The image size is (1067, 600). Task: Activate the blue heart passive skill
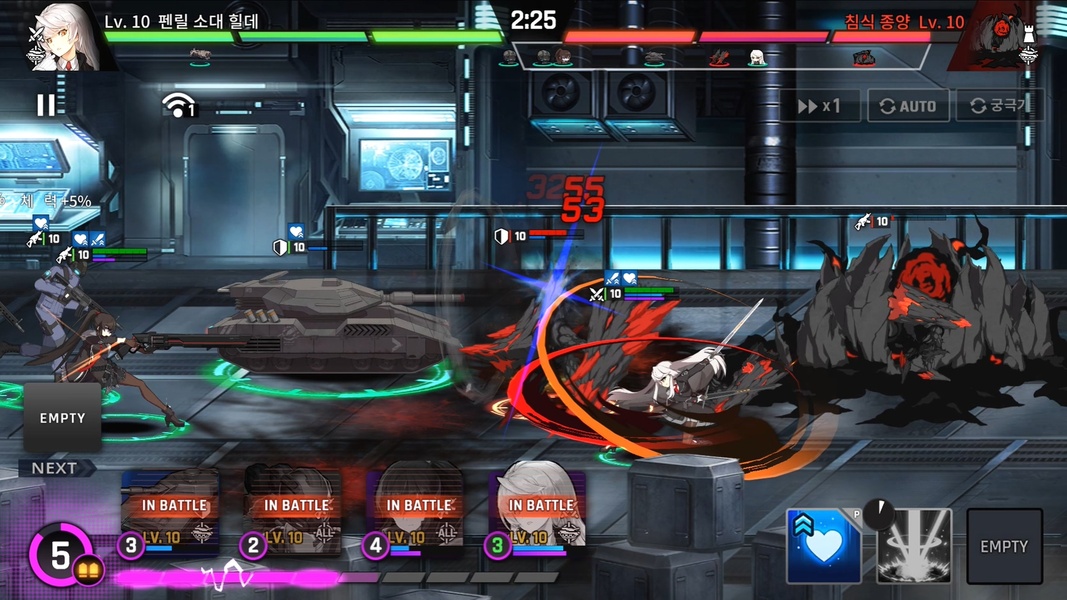click(x=823, y=546)
